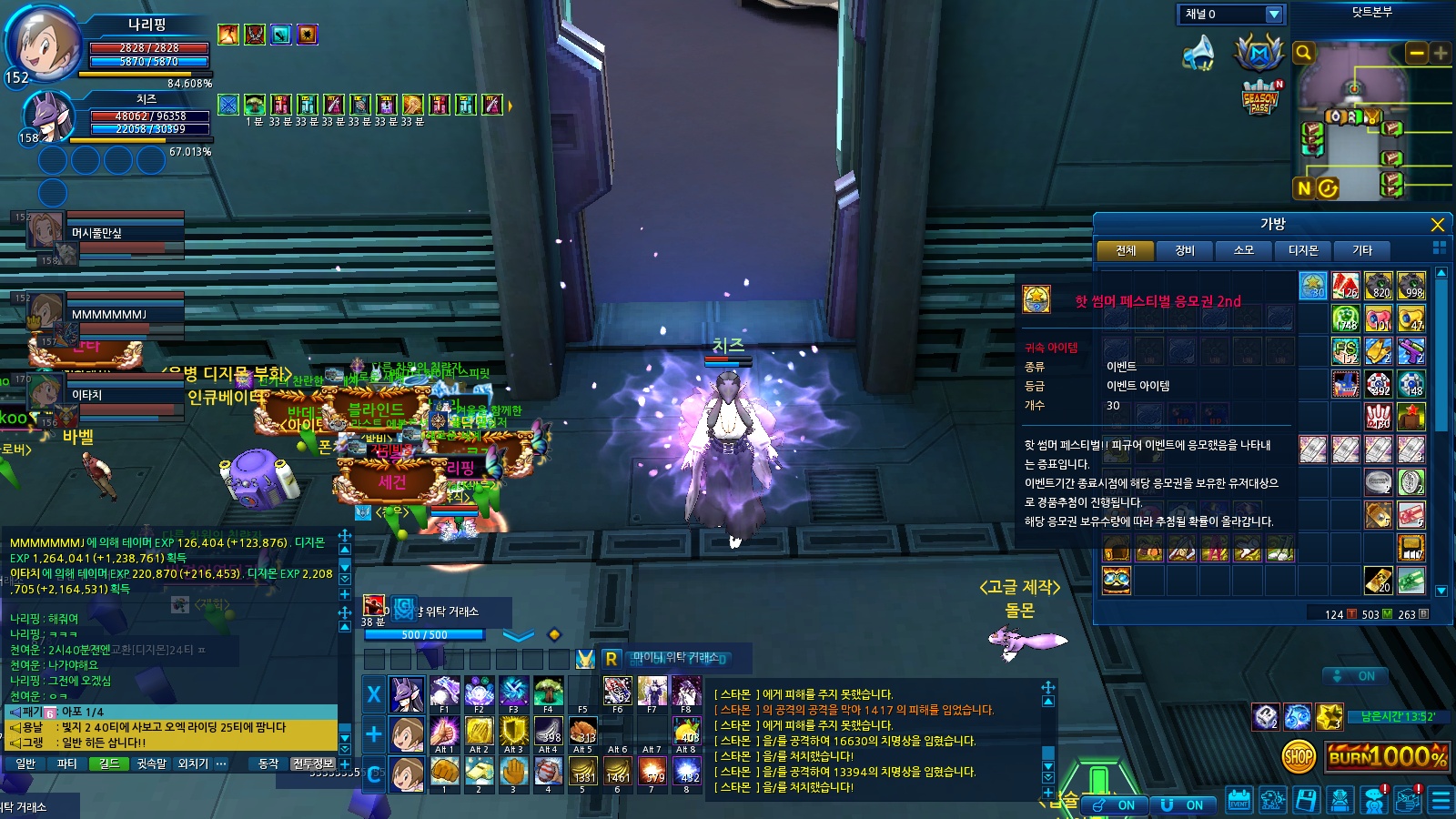Open the 디지몬 inventory tab
The width and height of the screenshot is (1456, 819).
click(1302, 250)
